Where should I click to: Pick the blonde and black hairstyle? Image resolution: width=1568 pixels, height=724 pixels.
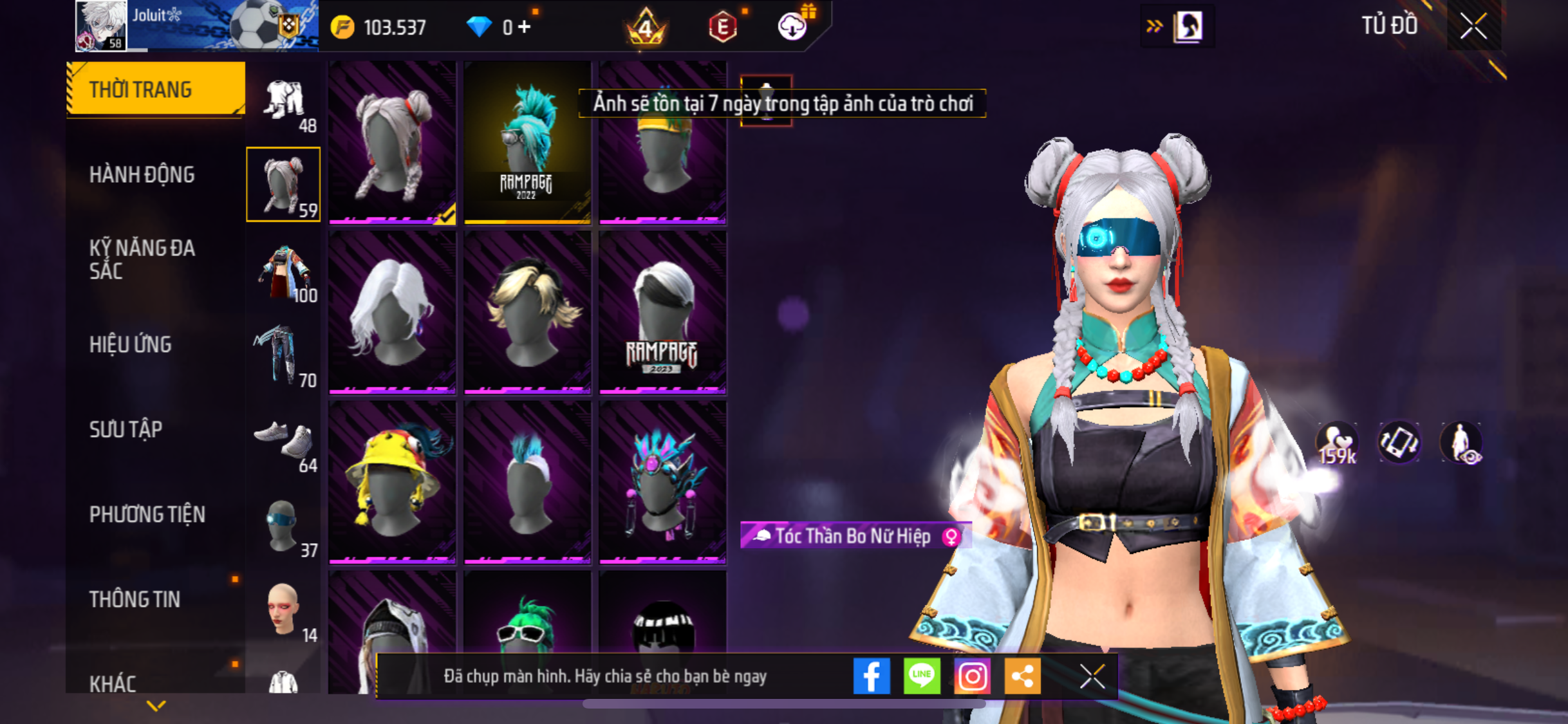pyautogui.click(x=527, y=312)
